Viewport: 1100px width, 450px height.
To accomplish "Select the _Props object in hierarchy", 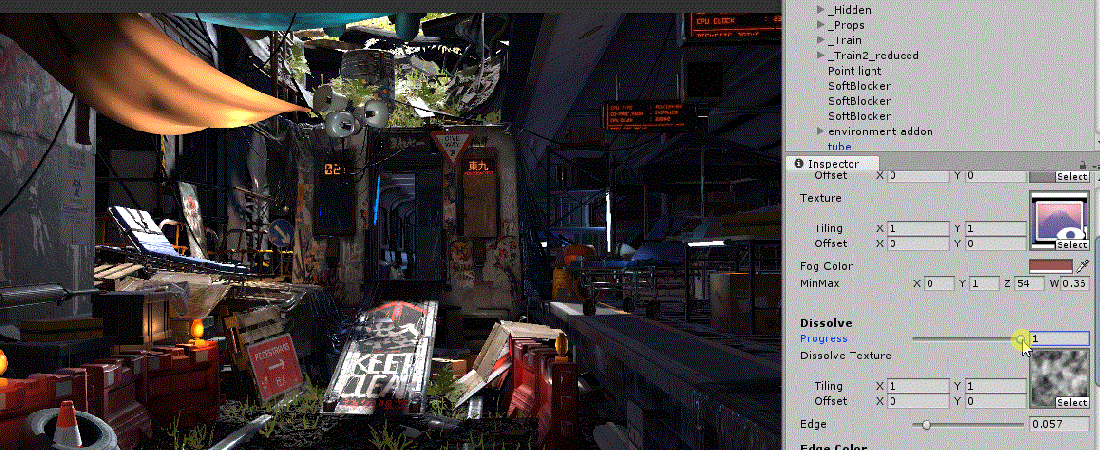I will pyautogui.click(x=846, y=25).
